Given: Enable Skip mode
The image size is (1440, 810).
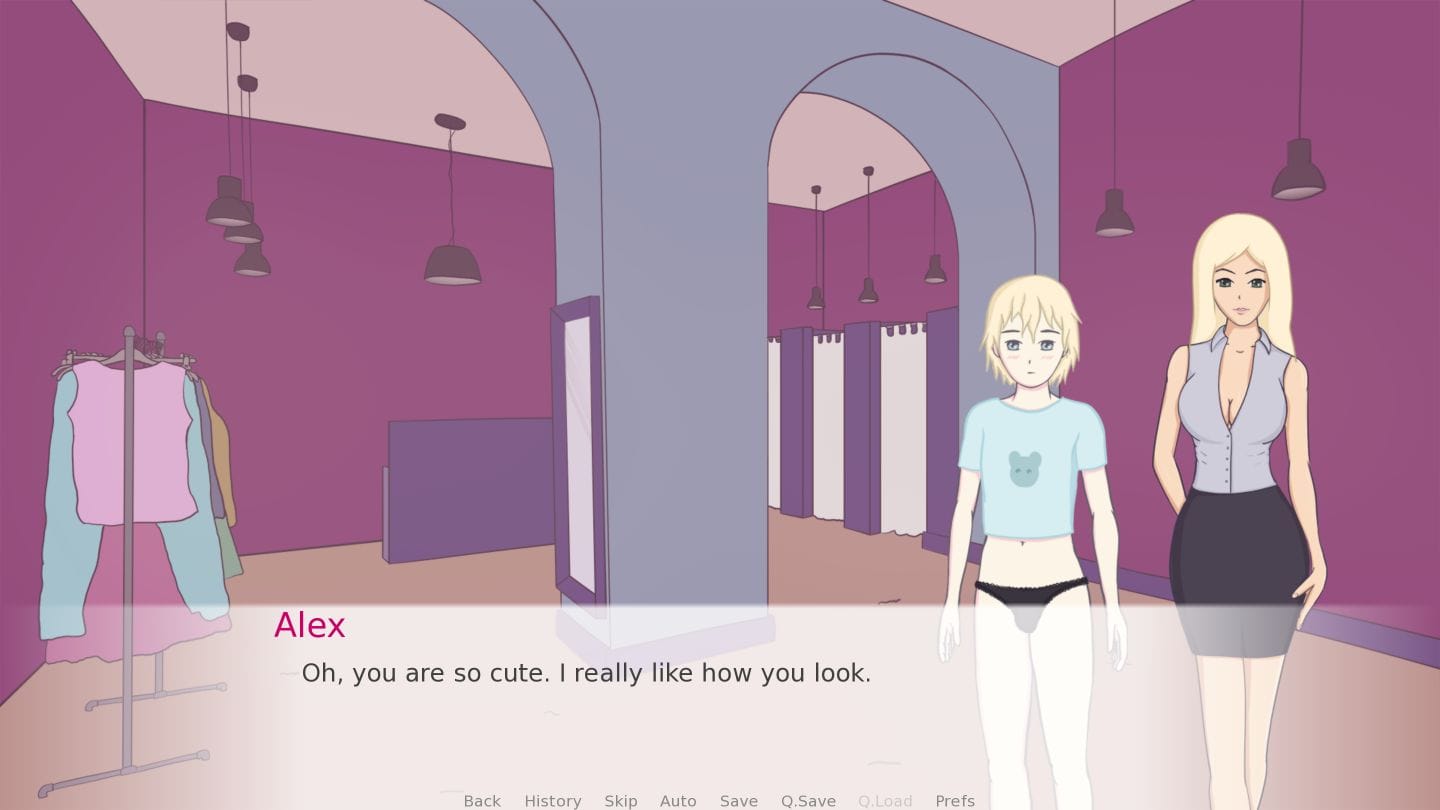Looking at the screenshot, I should coord(621,800).
